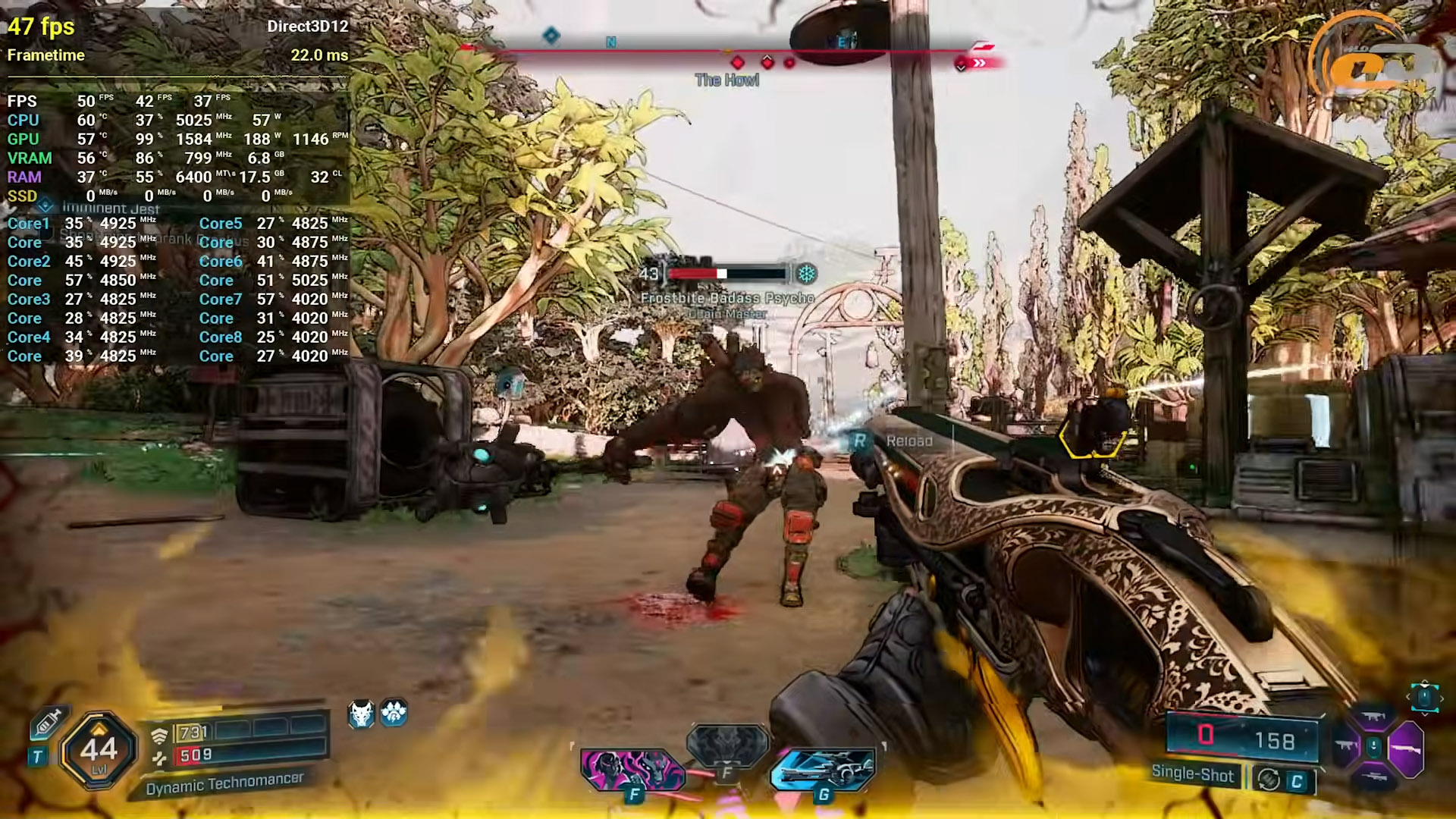Image resolution: width=1456 pixels, height=819 pixels.
Task: Fire the blue heavy ordnance weapon icon
Action: [x=823, y=769]
